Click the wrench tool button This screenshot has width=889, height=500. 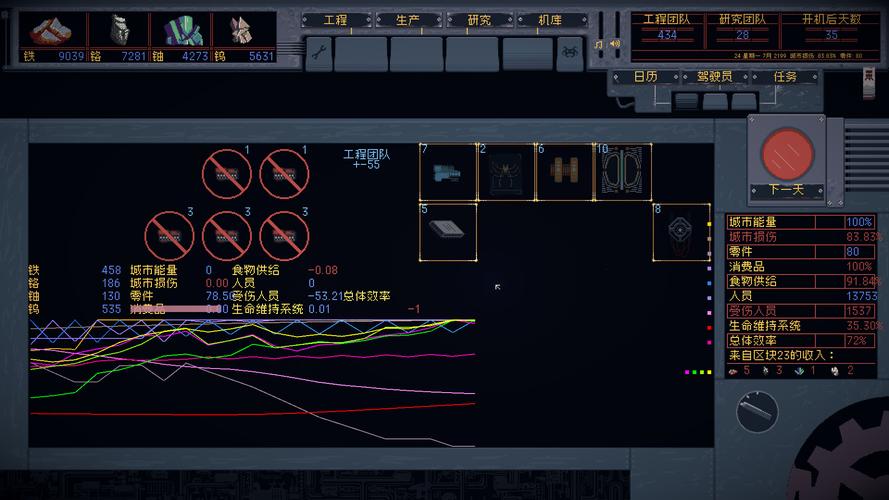(318, 52)
